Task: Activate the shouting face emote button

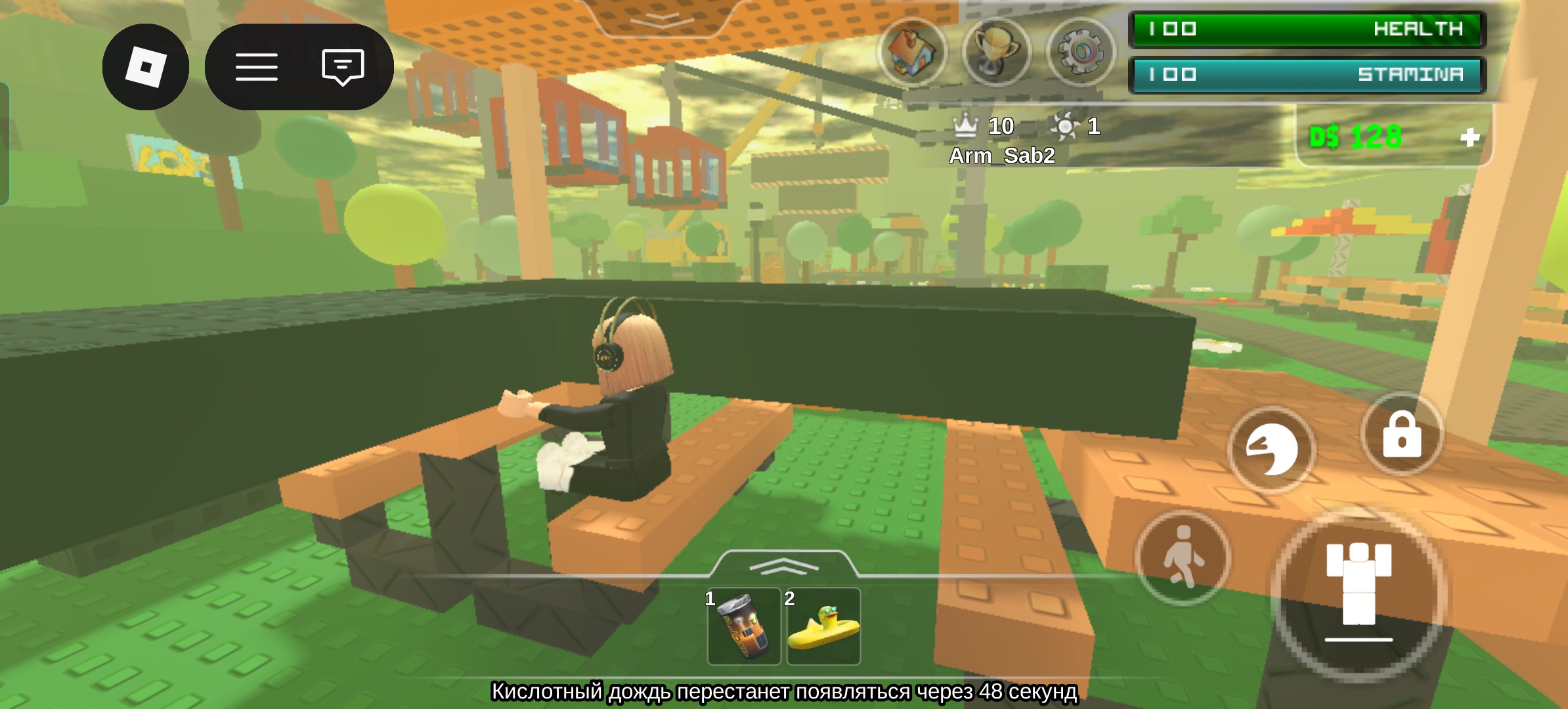Action: tap(1272, 450)
